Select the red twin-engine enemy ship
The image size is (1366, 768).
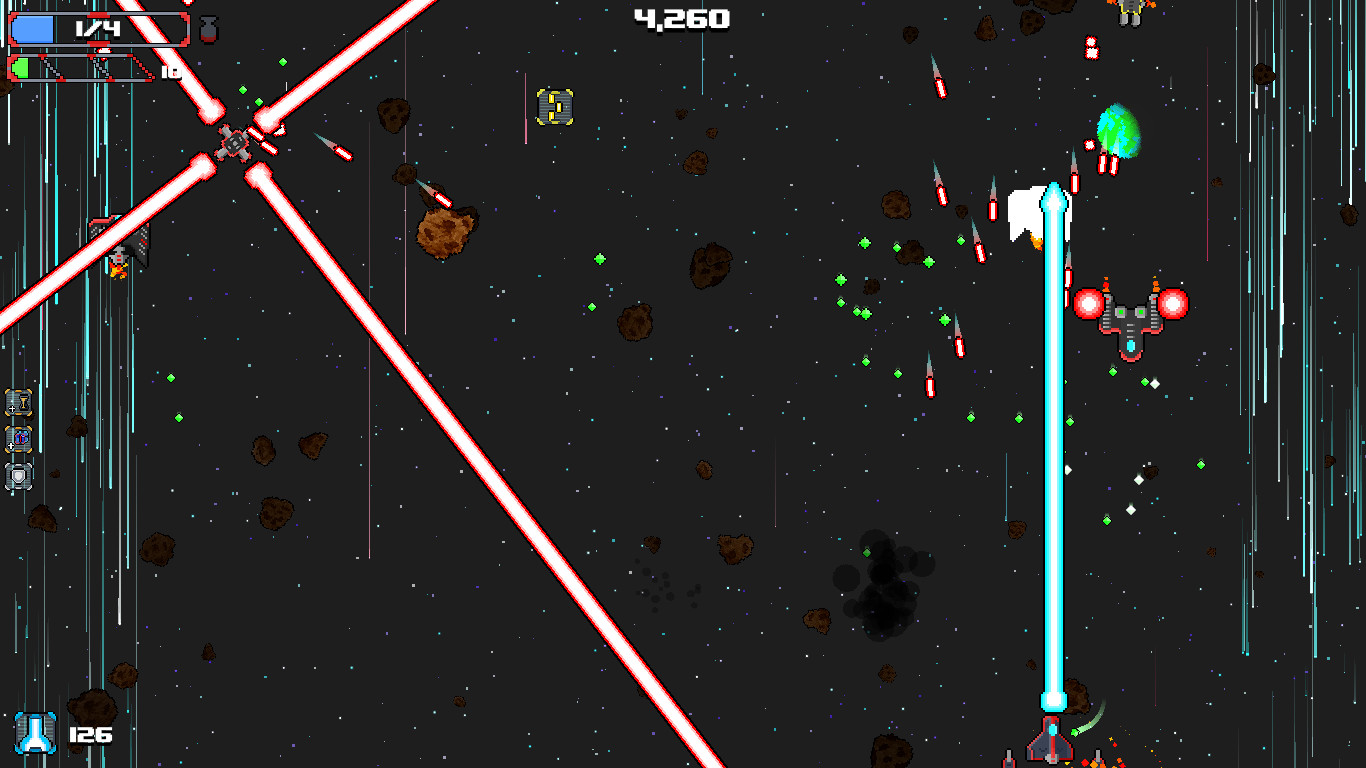pos(1130,310)
